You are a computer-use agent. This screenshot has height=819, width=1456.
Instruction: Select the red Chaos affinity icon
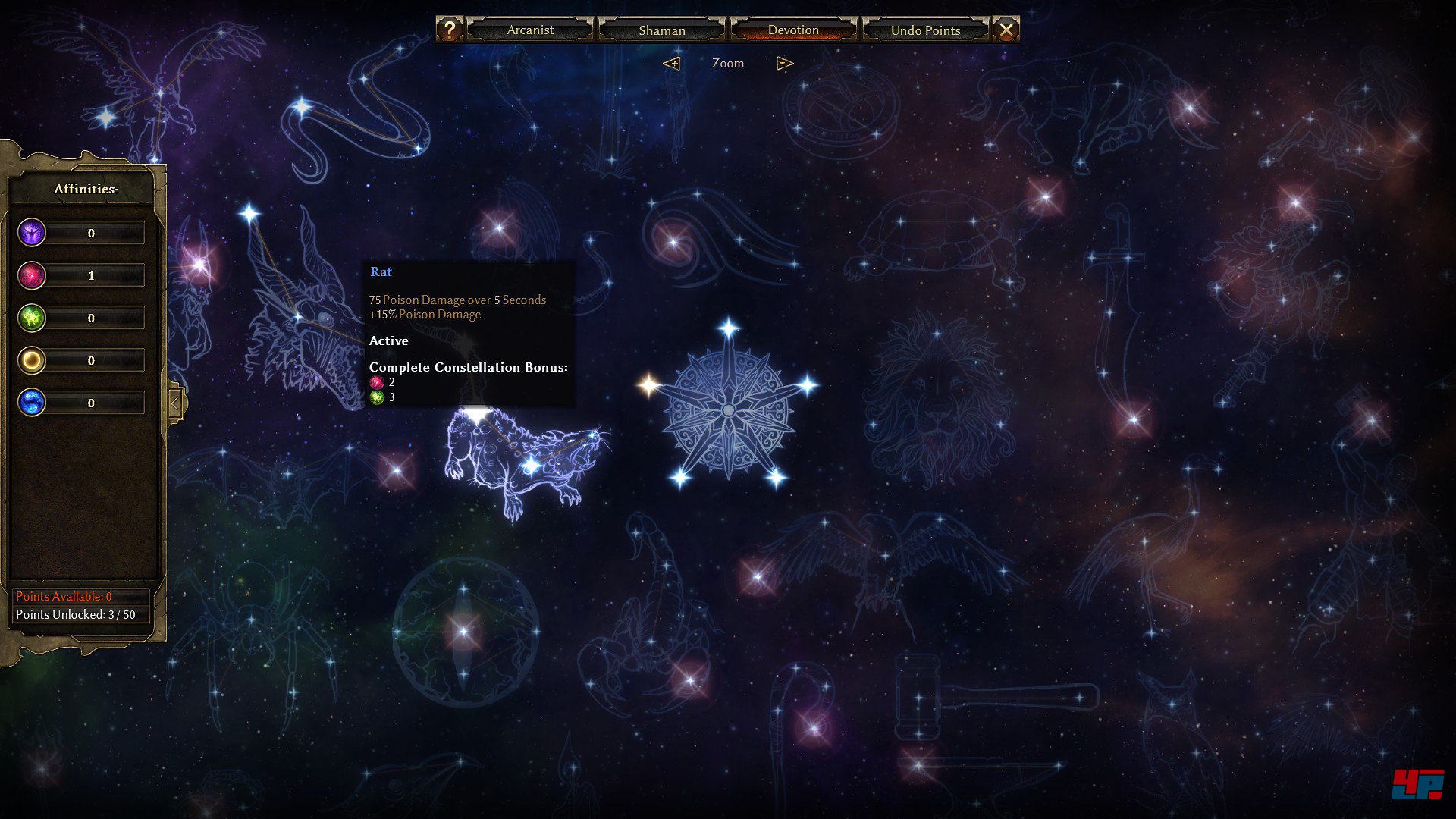[x=32, y=275]
